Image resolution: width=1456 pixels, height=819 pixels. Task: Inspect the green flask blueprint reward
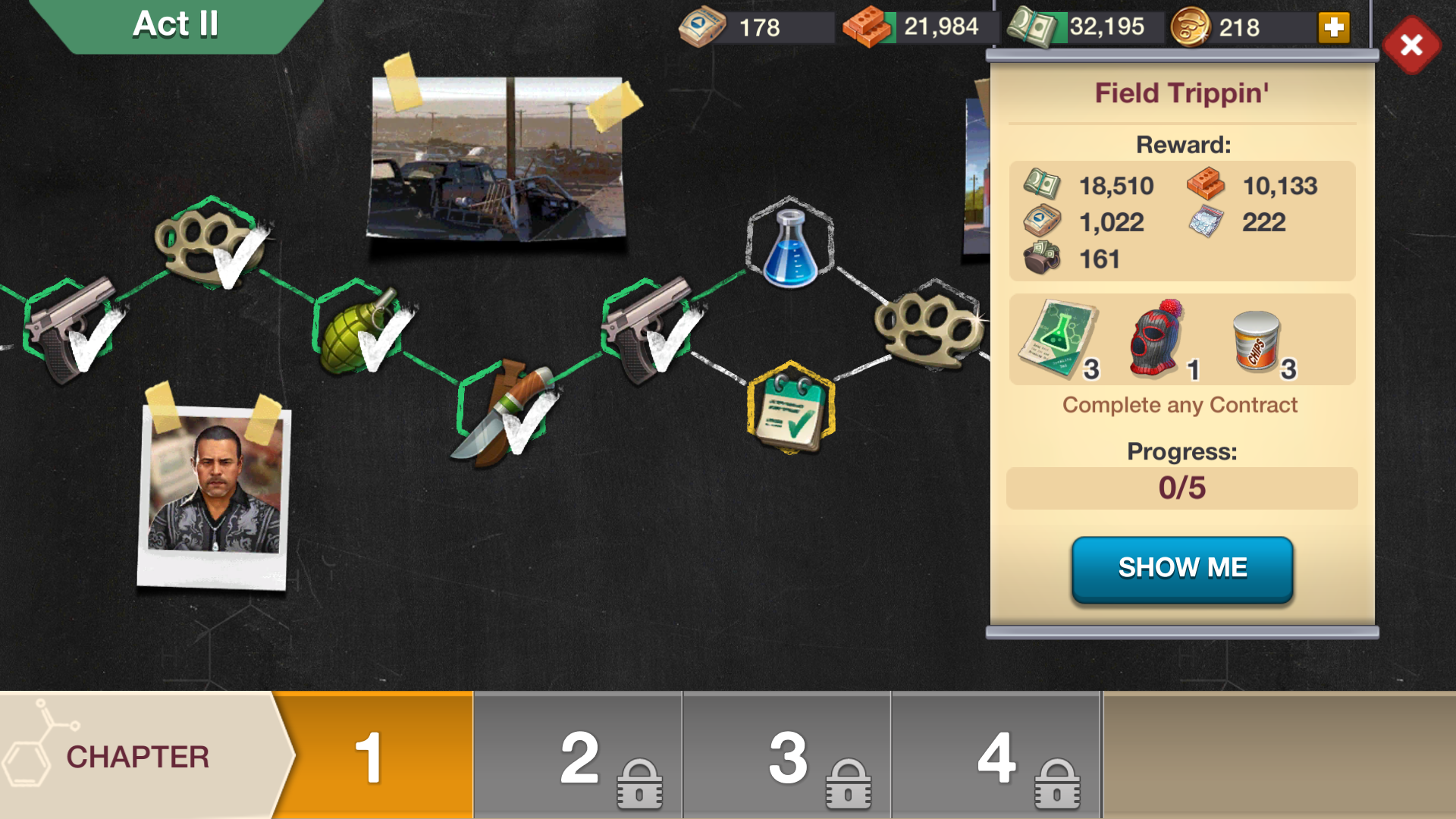[x=1057, y=338]
